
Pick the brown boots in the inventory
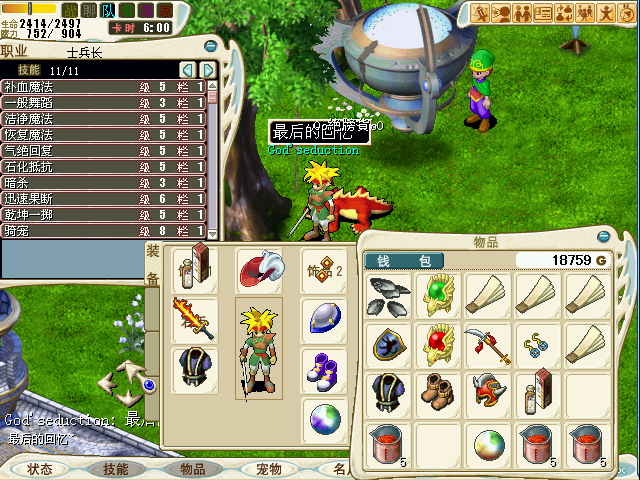tap(437, 392)
